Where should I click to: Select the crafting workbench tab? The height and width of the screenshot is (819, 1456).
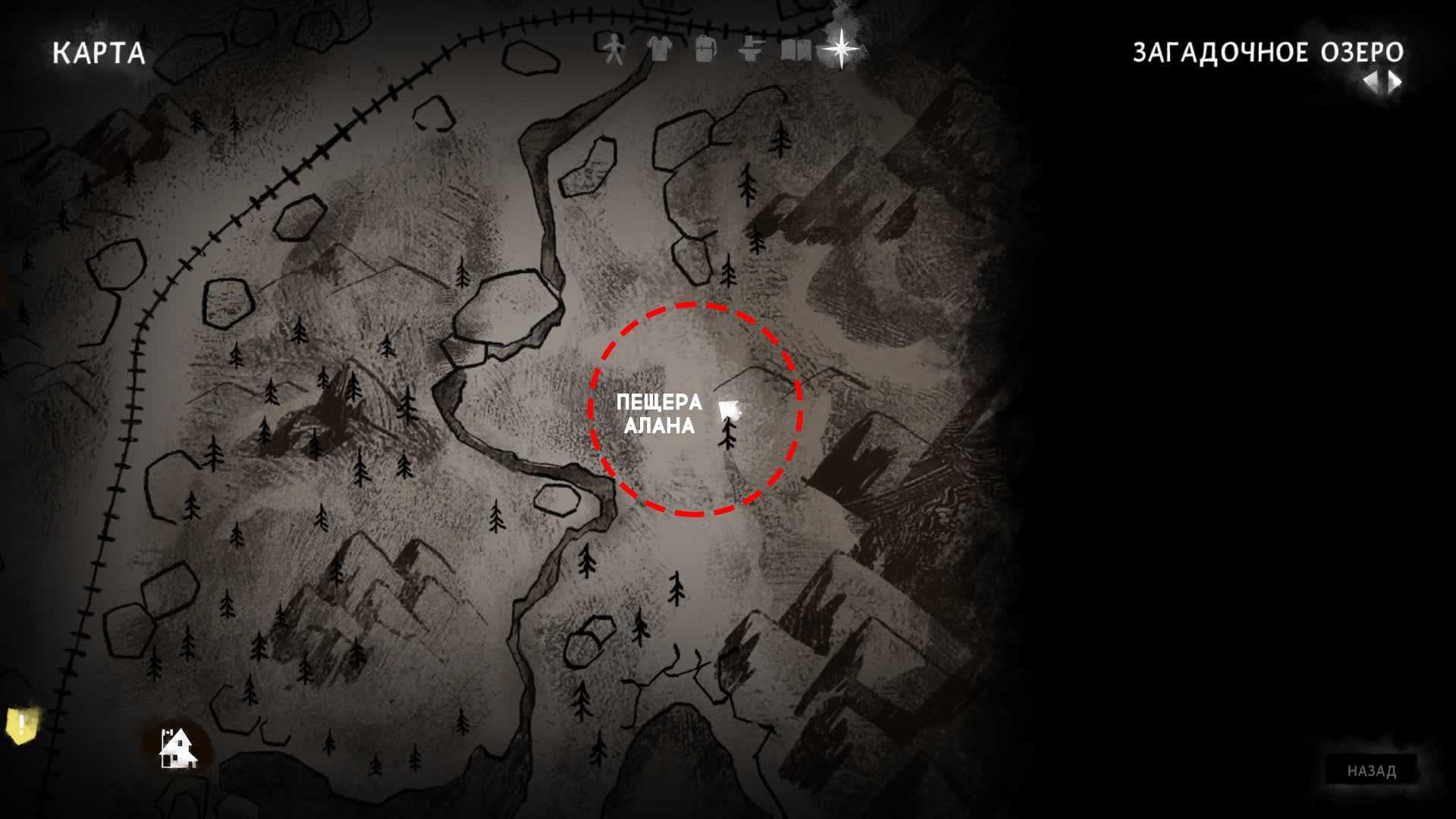[750, 50]
